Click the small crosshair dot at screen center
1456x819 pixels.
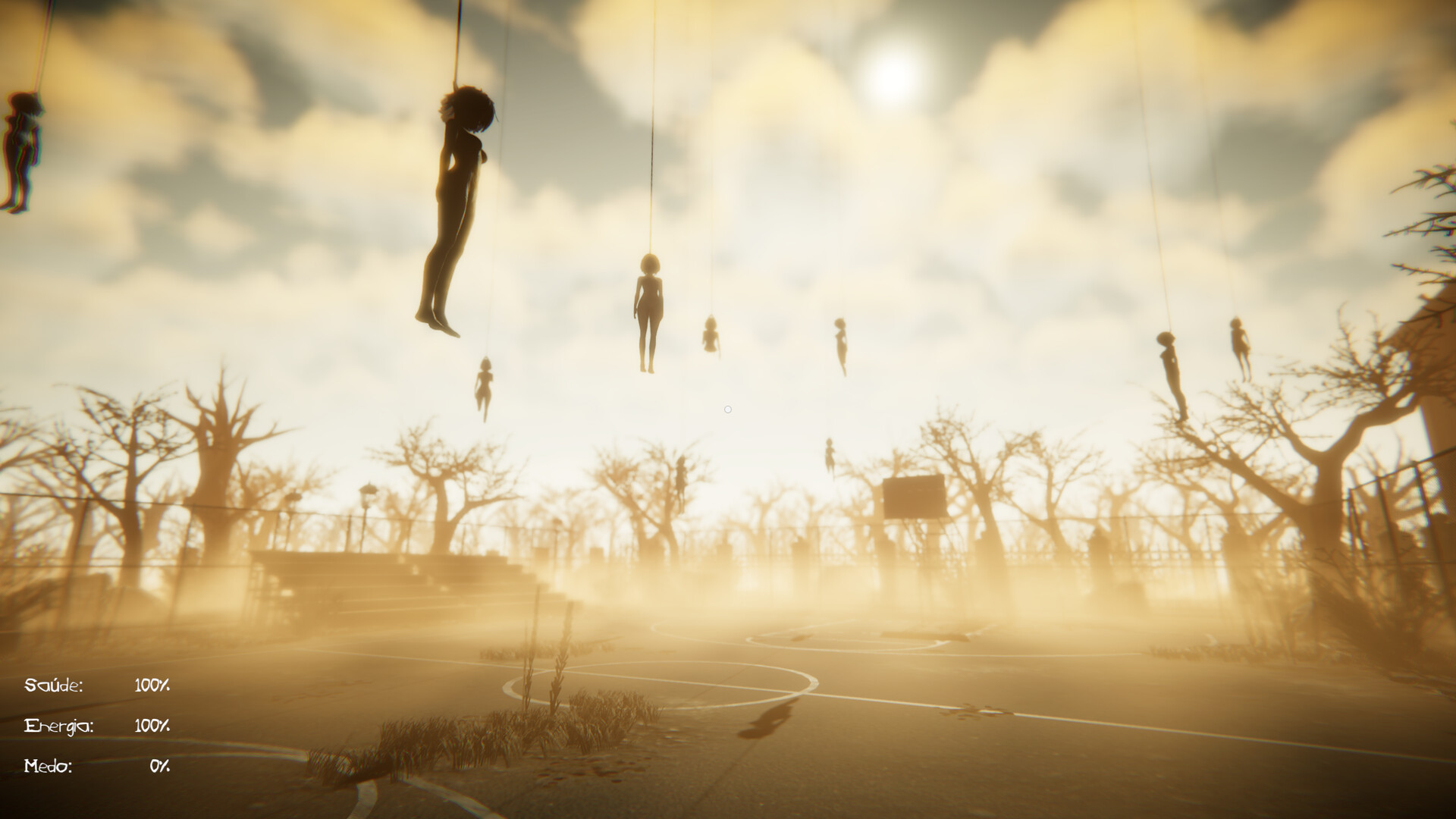728,409
